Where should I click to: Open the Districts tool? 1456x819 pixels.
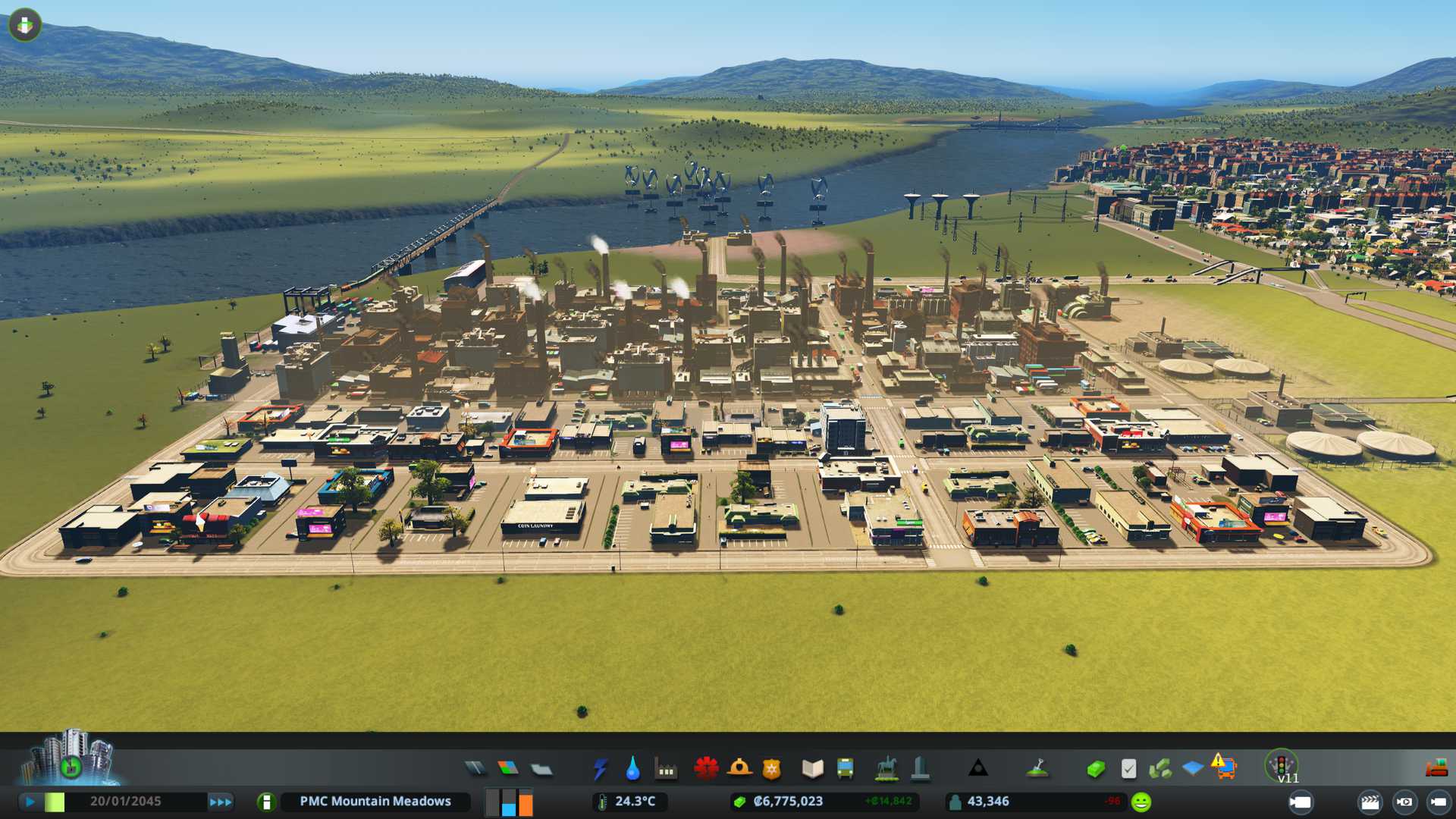[x=541, y=770]
